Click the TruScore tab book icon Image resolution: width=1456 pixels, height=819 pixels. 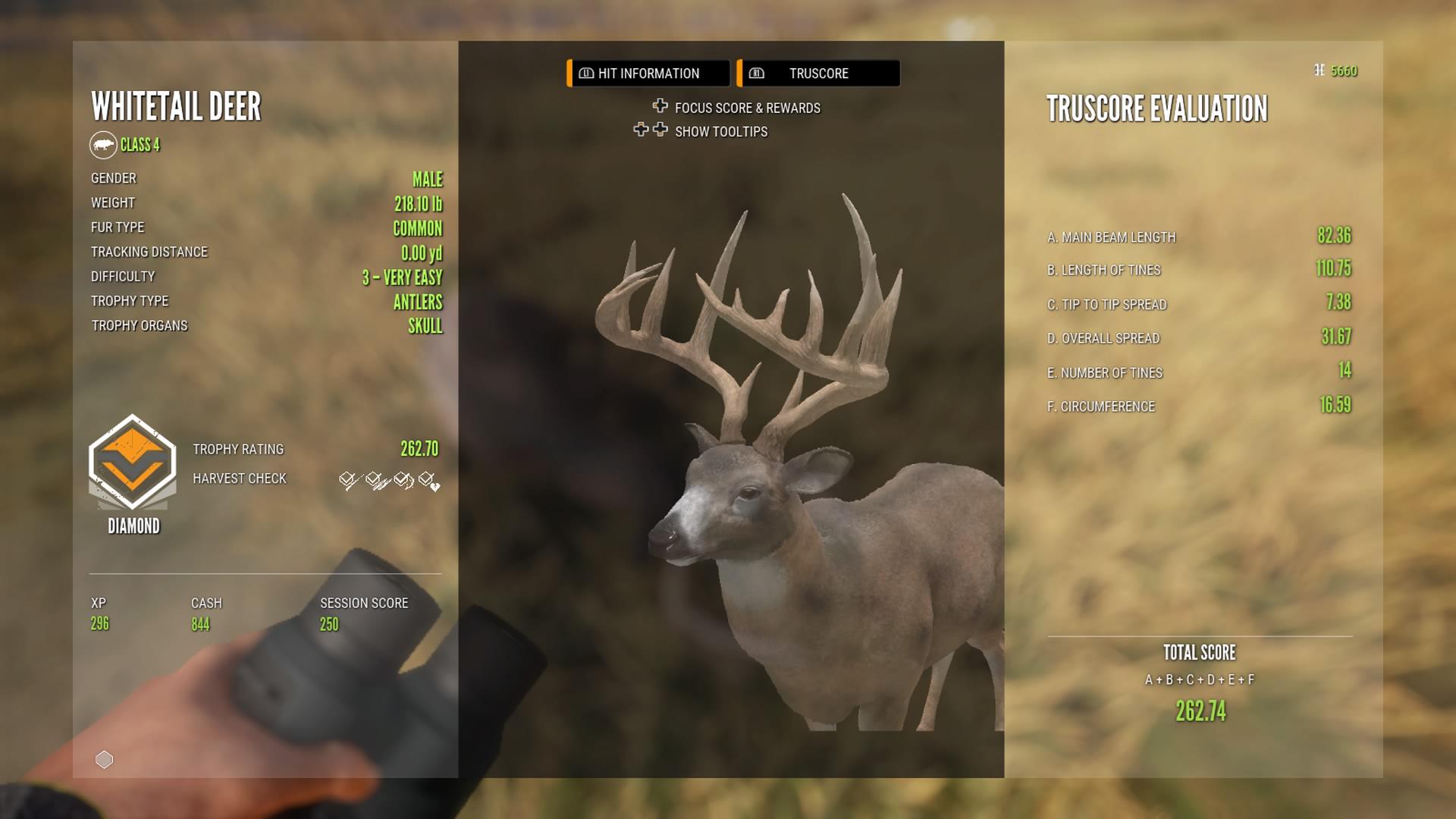click(x=757, y=73)
